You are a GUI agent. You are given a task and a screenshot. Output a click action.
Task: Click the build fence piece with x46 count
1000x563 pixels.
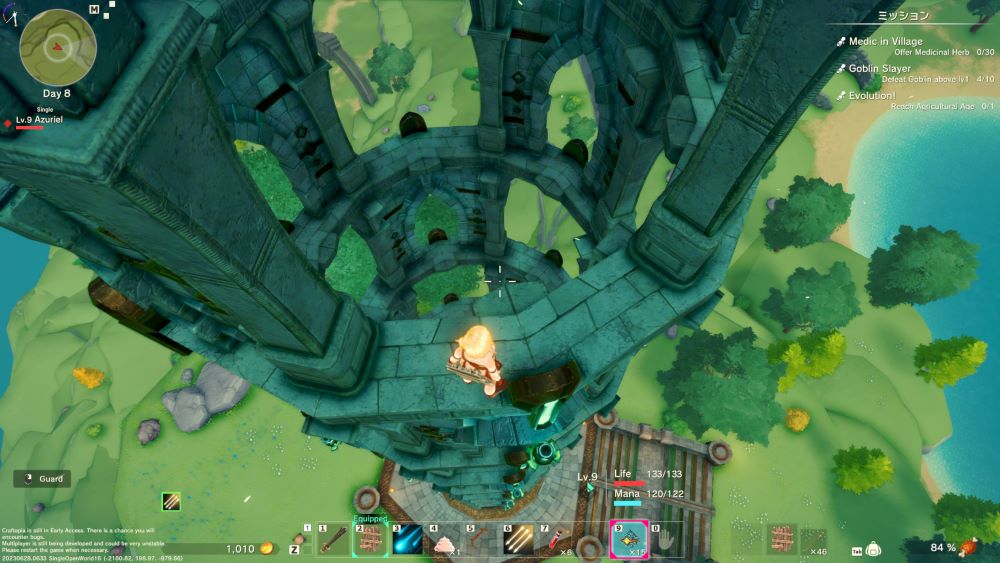click(x=814, y=541)
